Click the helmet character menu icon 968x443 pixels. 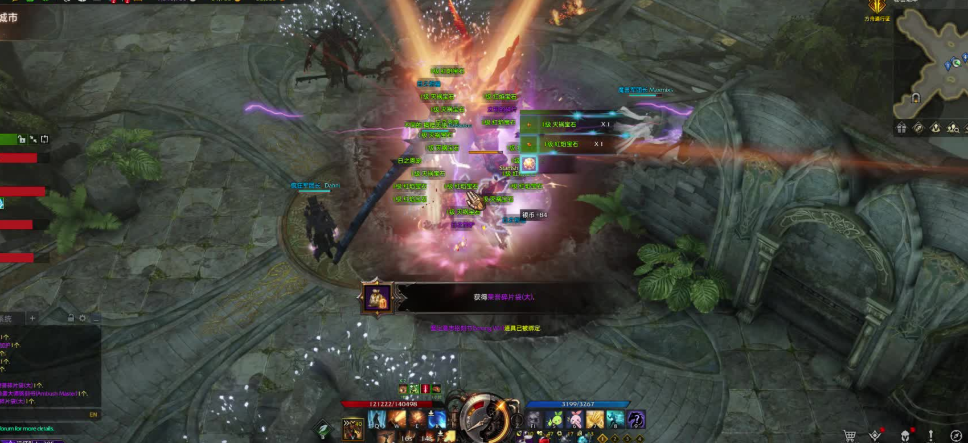pos(904,435)
